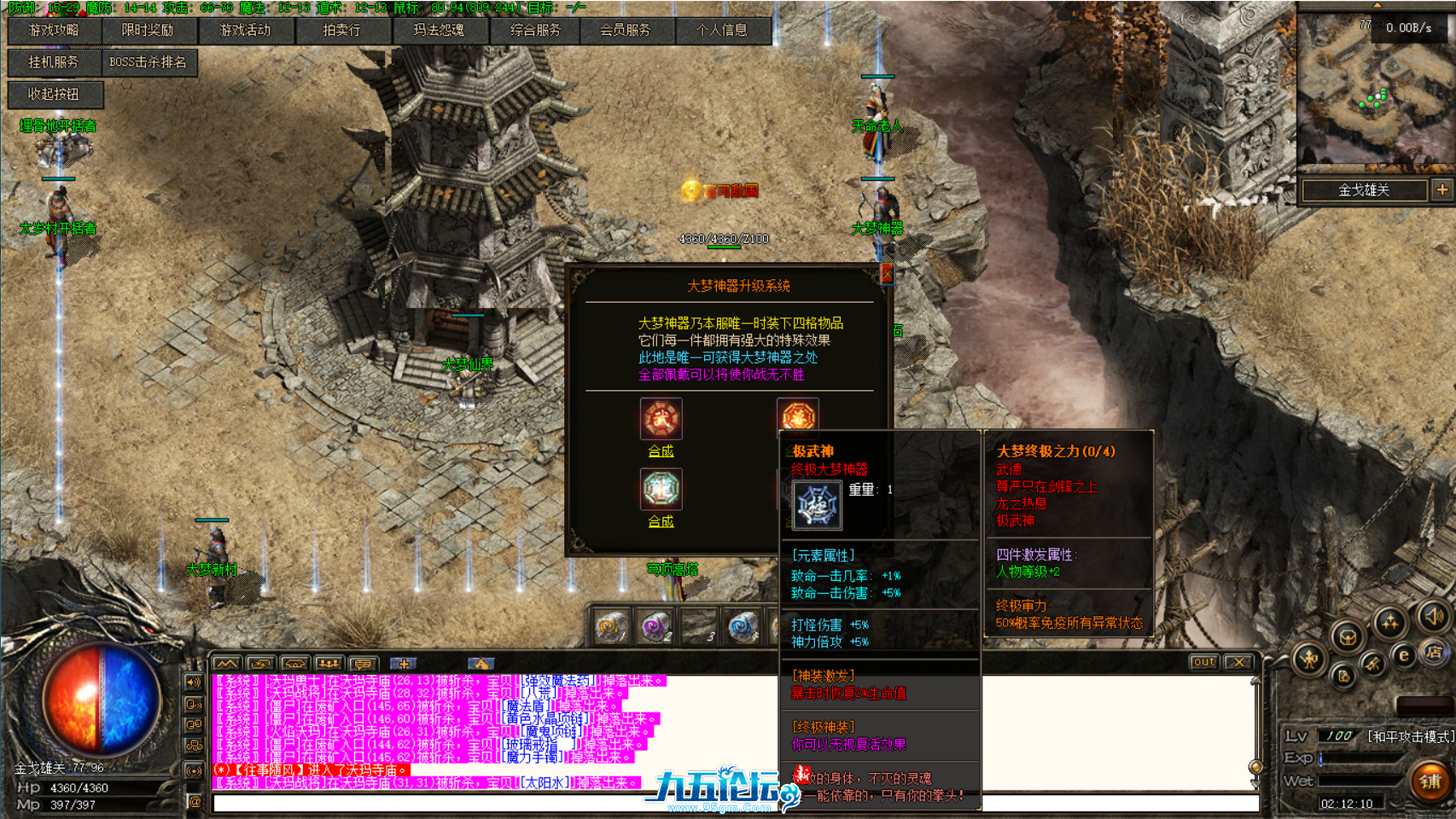Image resolution: width=1456 pixels, height=819 pixels.
Task: Open the 拍卖行 auction menu
Action: 341,31
